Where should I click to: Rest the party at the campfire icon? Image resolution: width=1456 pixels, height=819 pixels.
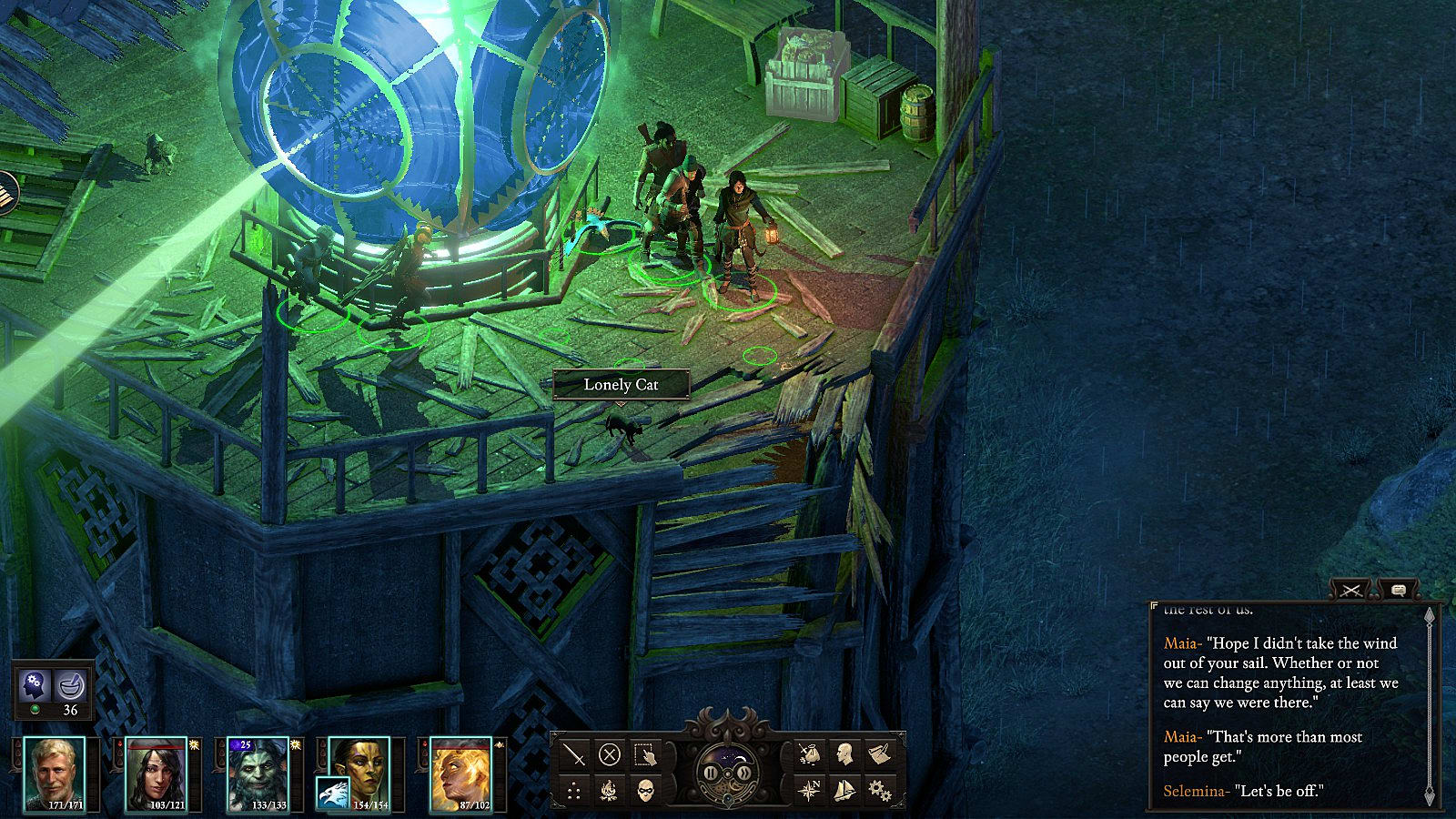tap(610, 790)
